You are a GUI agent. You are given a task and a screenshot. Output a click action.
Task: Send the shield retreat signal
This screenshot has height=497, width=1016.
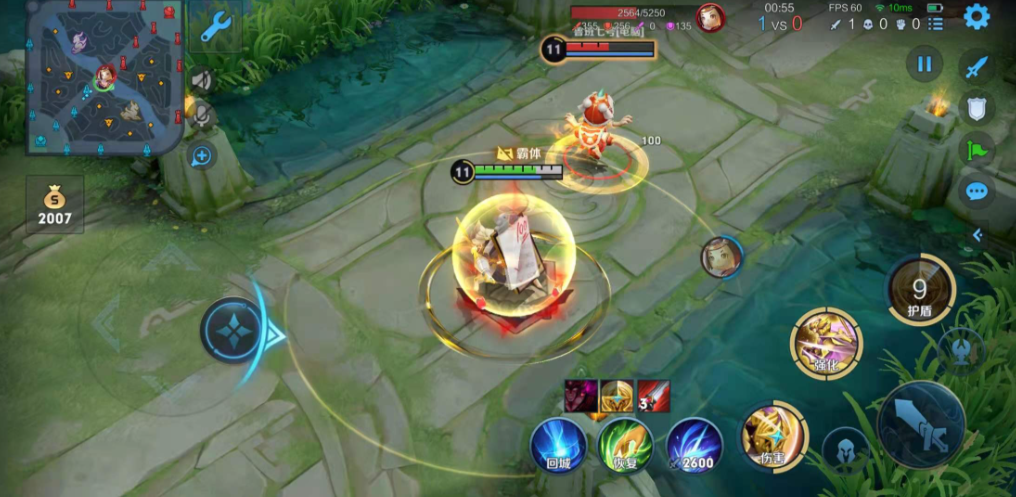[976, 108]
